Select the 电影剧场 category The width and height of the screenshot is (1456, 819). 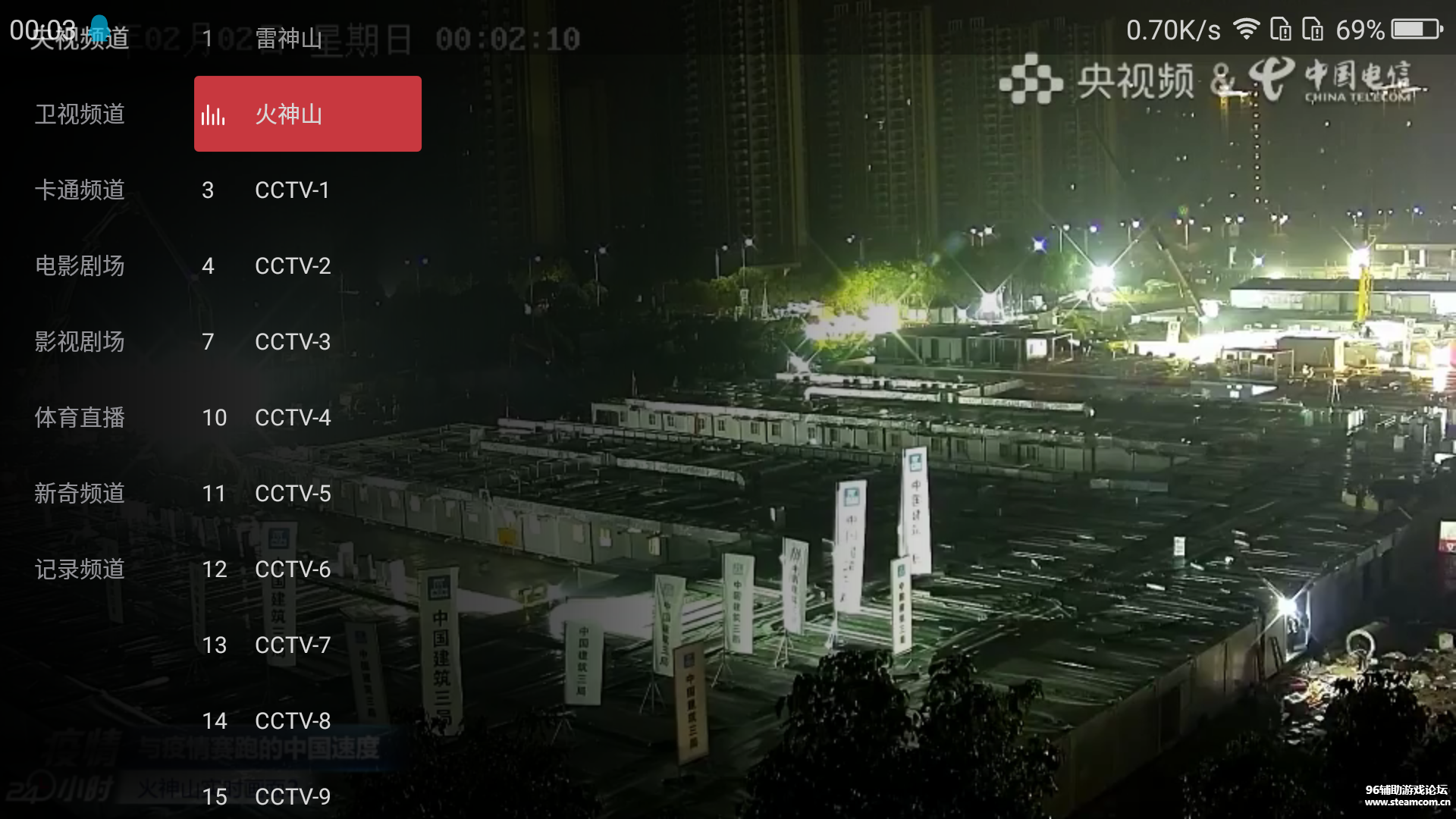click(x=80, y=266)
